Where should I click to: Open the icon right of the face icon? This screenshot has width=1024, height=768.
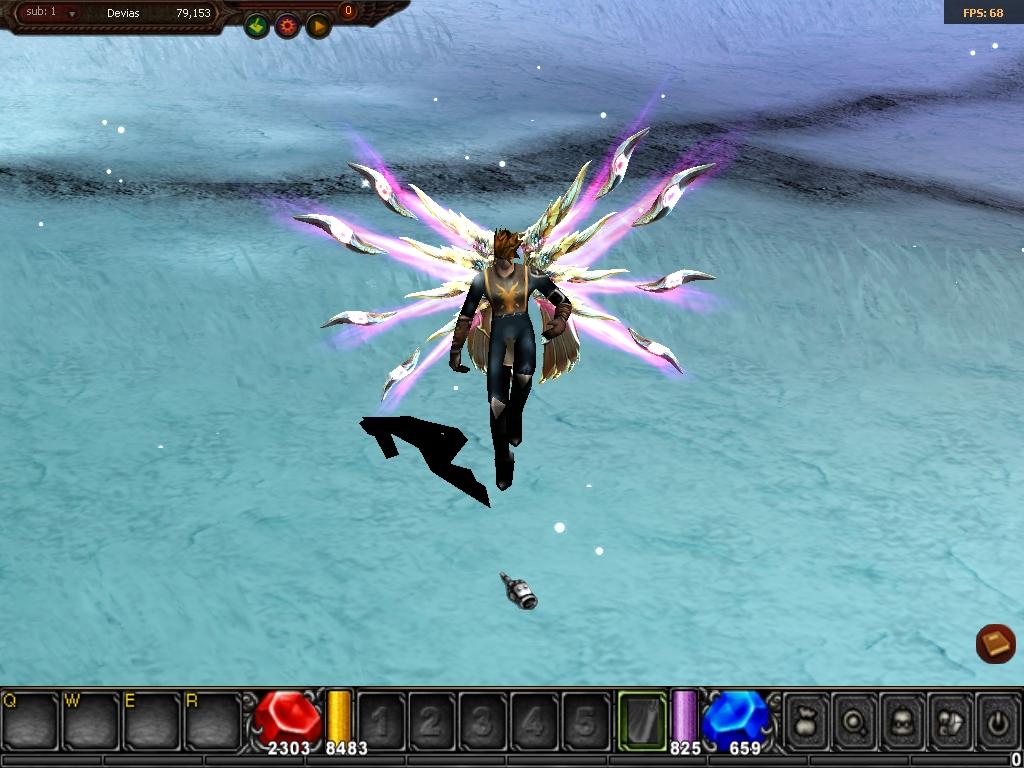[x=951, y=720]
